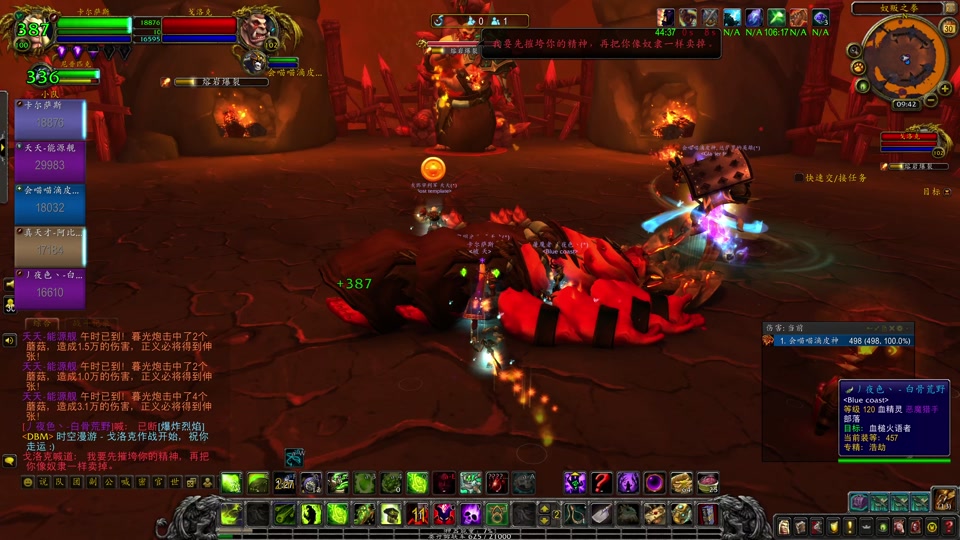The image size is (960, 540).
Task: Use the red question mark ability icon
Action: (x=601, y=483)
